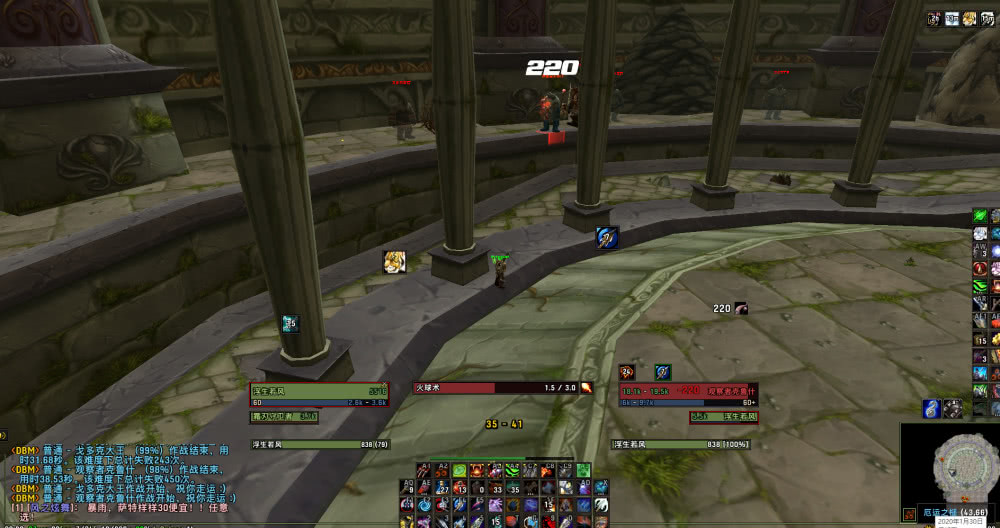Image resolution: width=1000 pixels, height=528 pixels.
Task: Click the target-of-target frame 浮生若风
Action: [x=723, y=416]
